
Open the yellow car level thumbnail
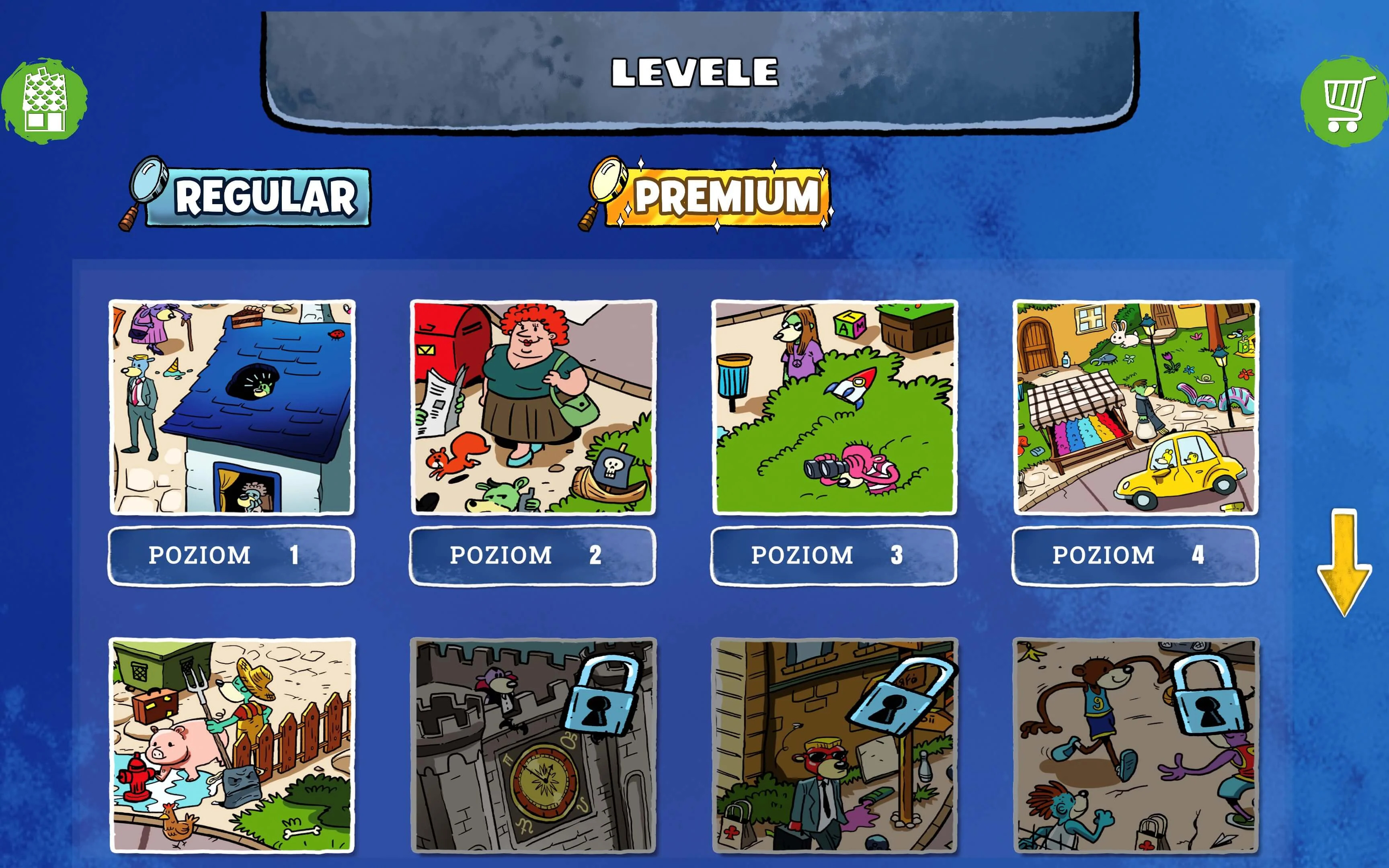[1135, 407]
